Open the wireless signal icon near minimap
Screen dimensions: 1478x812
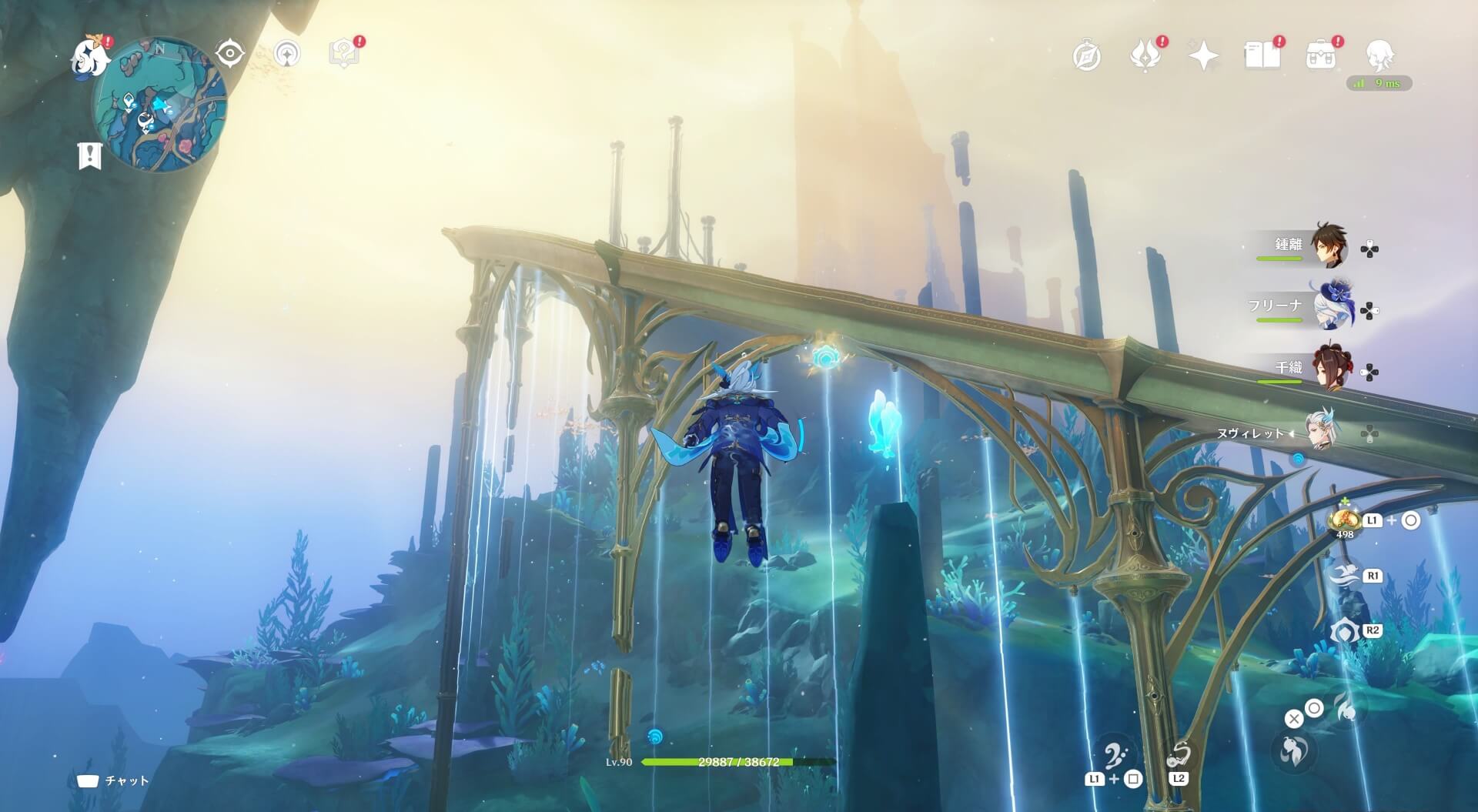(x=287, y=54)
